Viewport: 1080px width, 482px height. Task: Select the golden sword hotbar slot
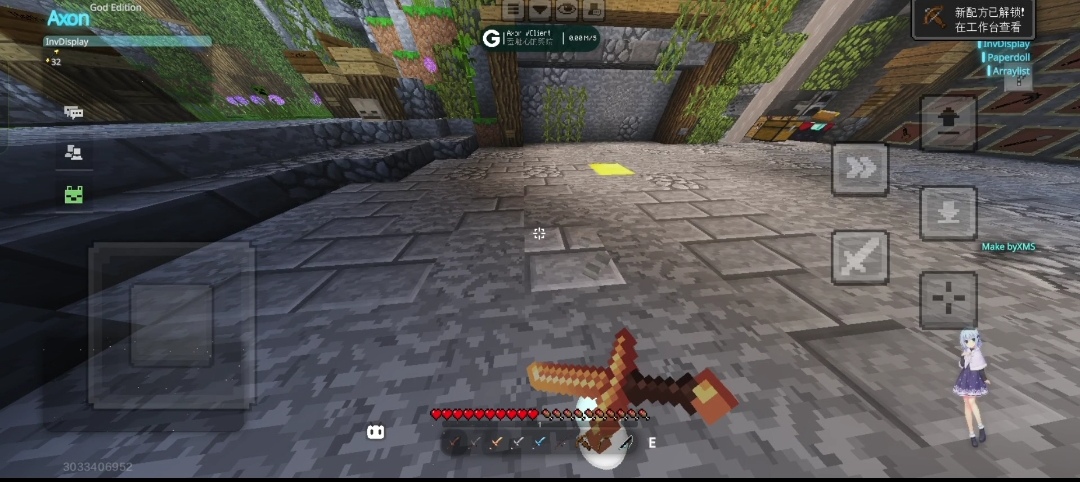click(x=497, y=442)
